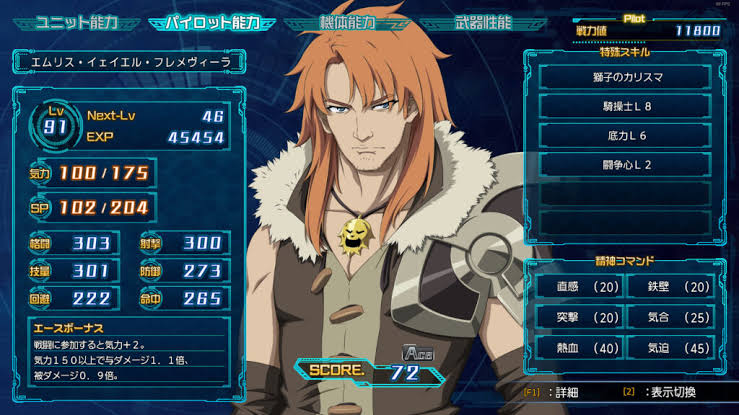739x415 pixels.
Task: Open the 機体能力 tab
Action: [x=346, y=21]
